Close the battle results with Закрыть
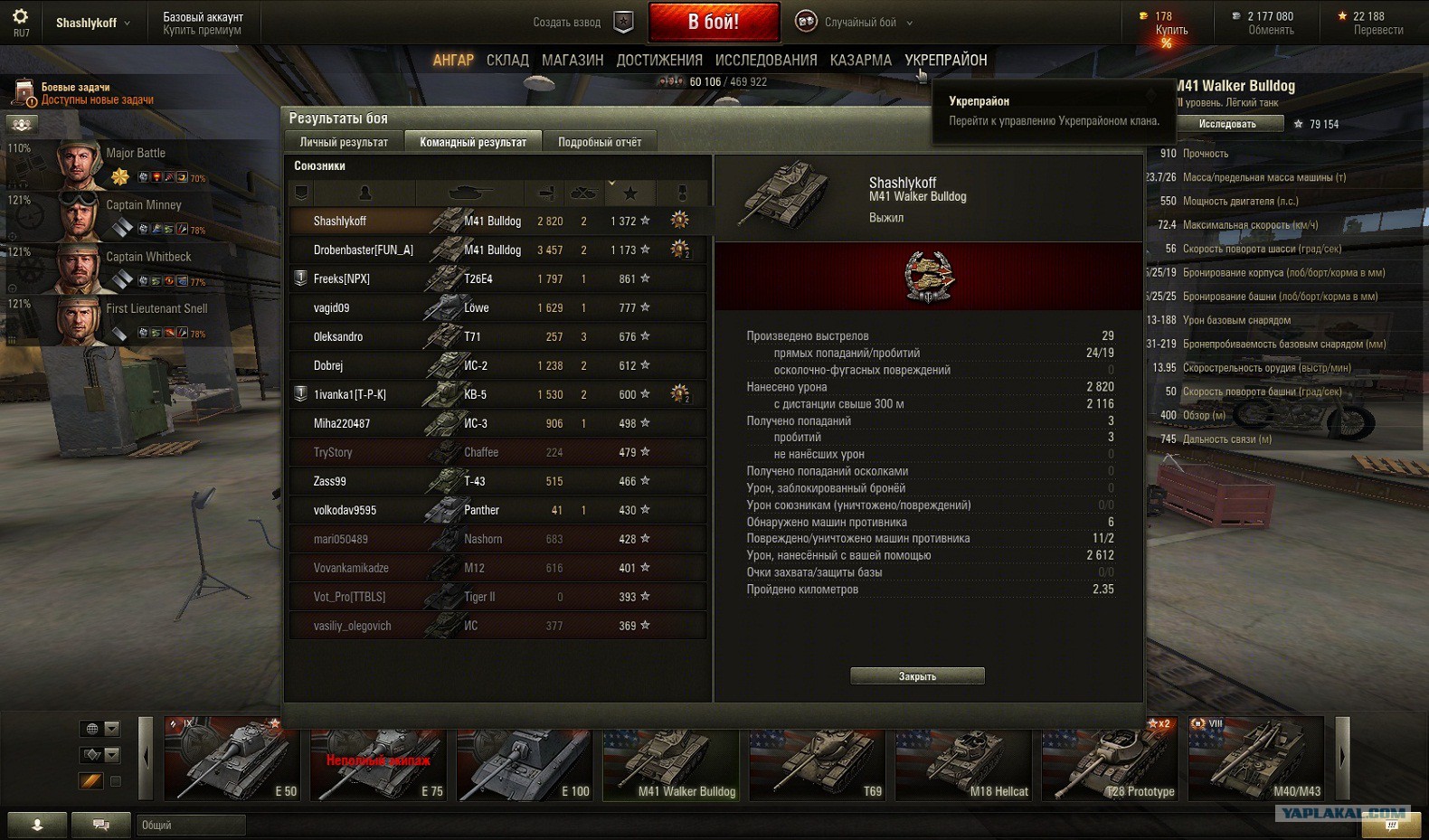 [x=917, y=676]
